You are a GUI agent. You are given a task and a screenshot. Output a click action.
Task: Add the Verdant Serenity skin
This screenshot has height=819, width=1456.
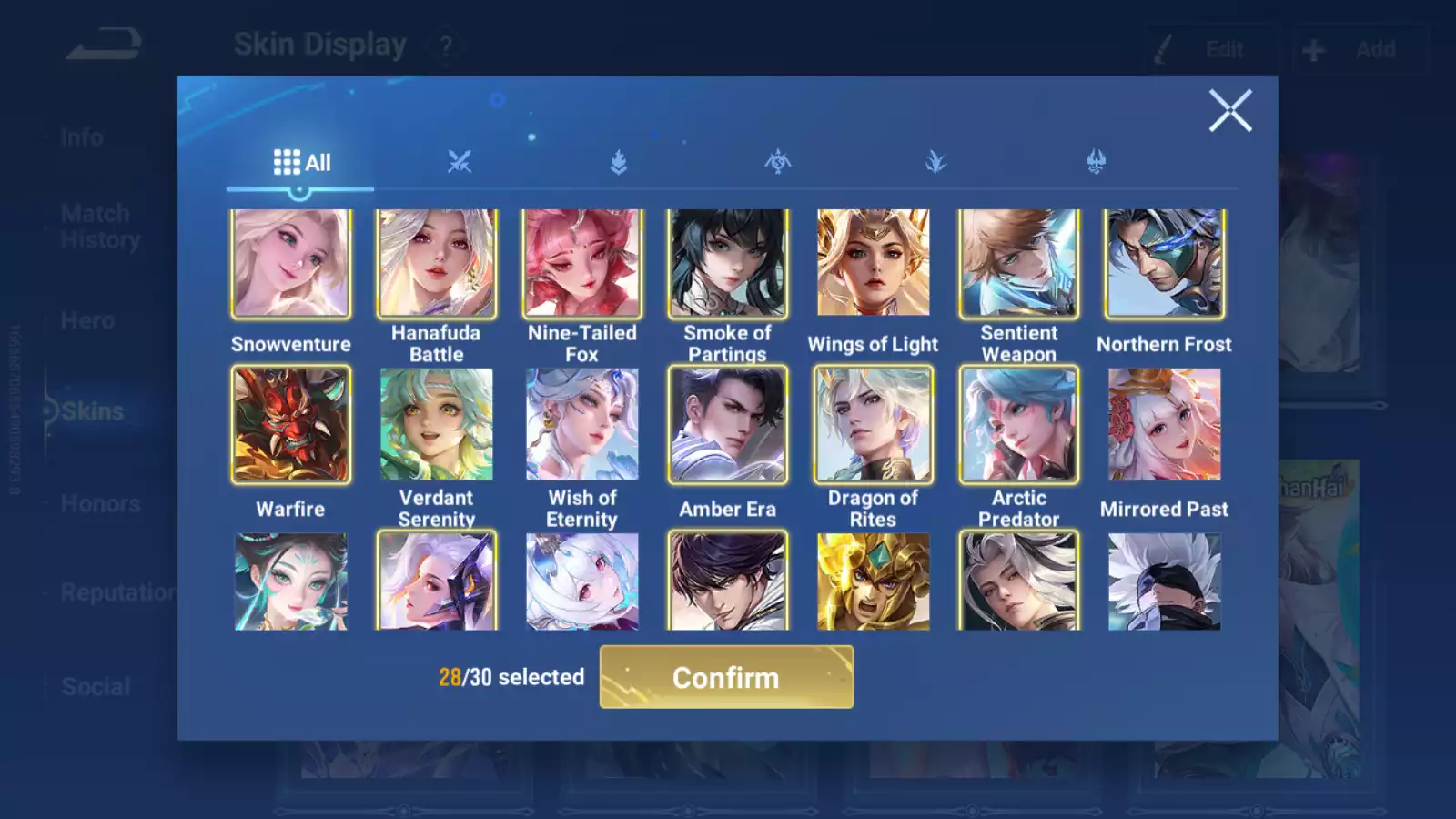tap(437, 424)
